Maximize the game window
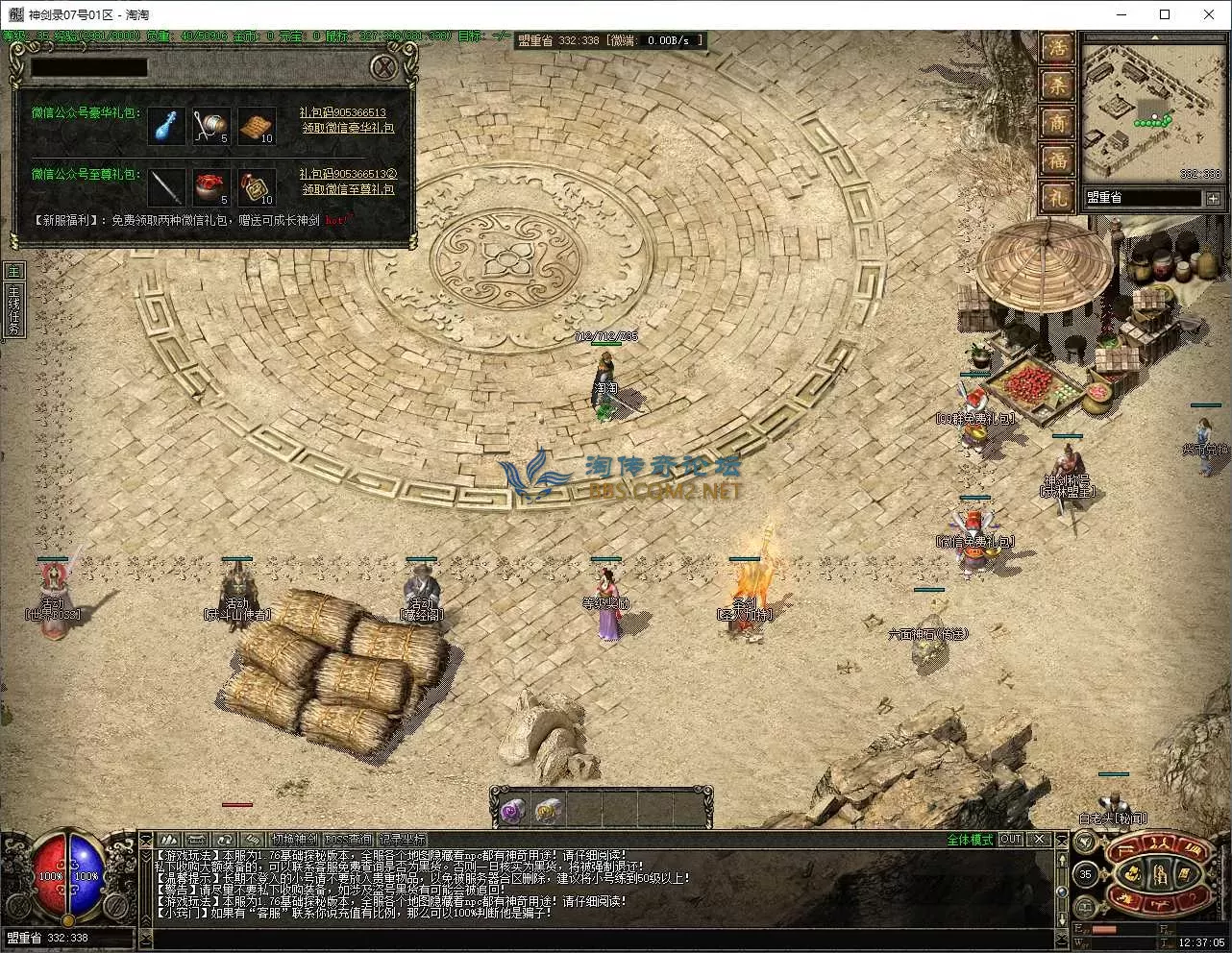Screen dimensions: 1232x953 click(x=1165, y=14)
